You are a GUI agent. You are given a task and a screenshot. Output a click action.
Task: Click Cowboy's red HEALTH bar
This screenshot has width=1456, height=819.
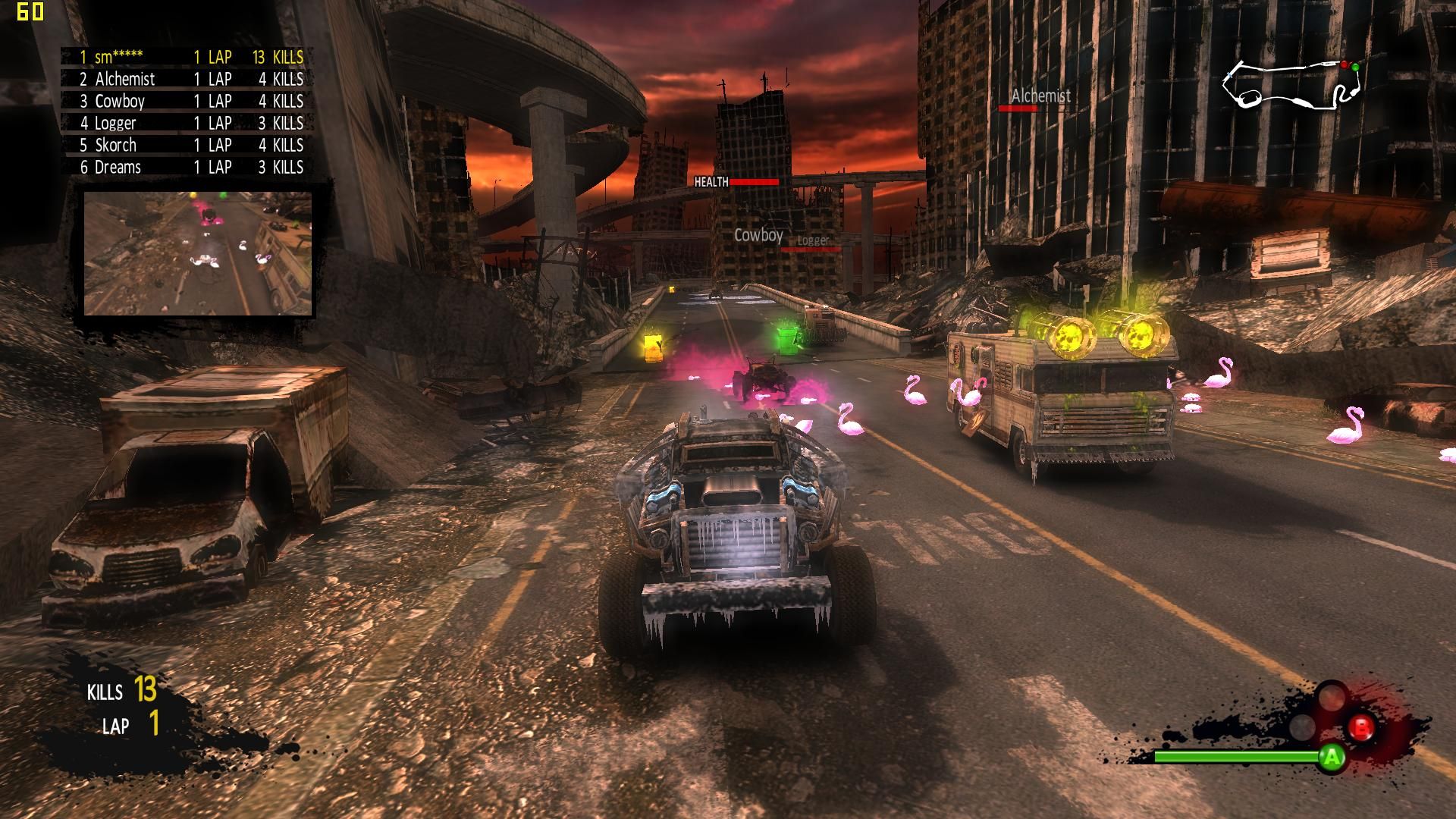coord(755,182)
